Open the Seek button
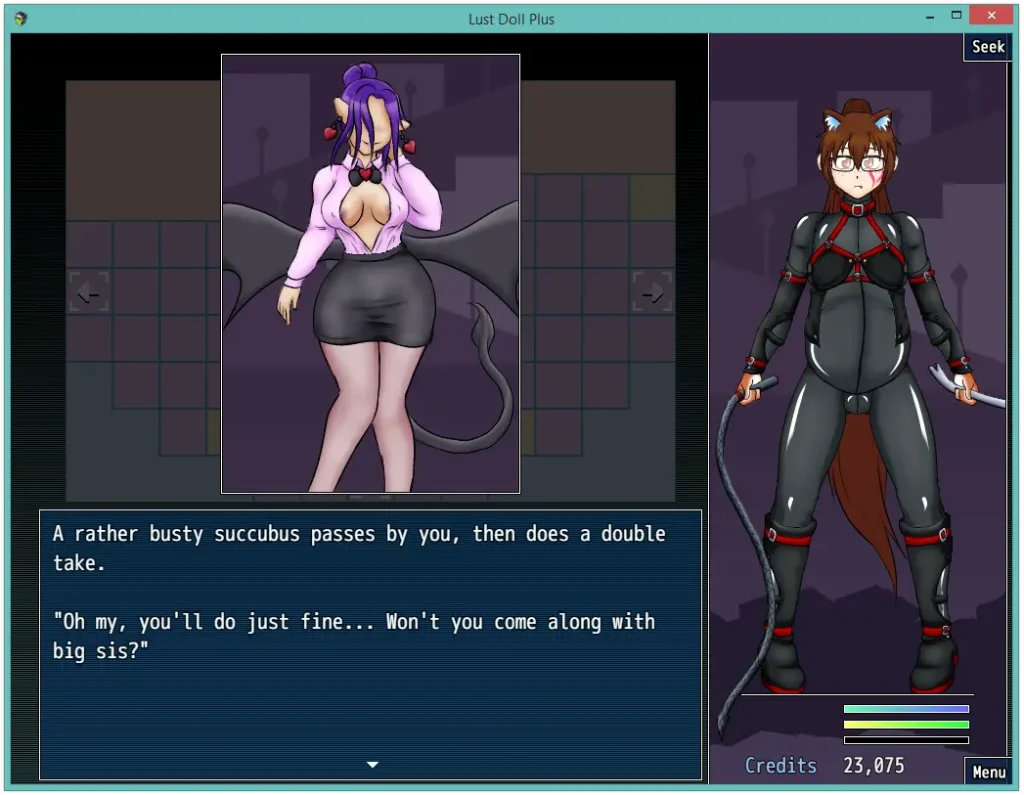 (x=988, y=47)
